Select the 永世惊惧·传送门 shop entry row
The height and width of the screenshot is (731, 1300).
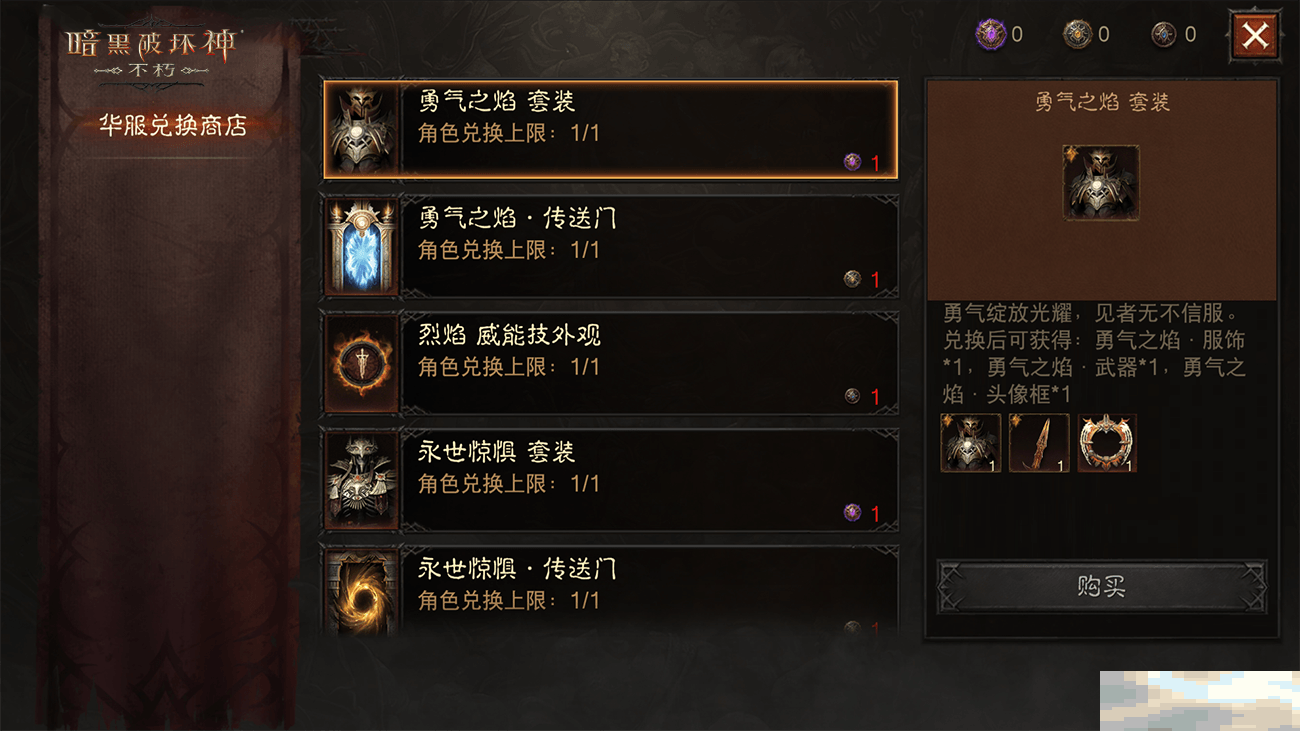pyautogui.click(x=610, y=592)
